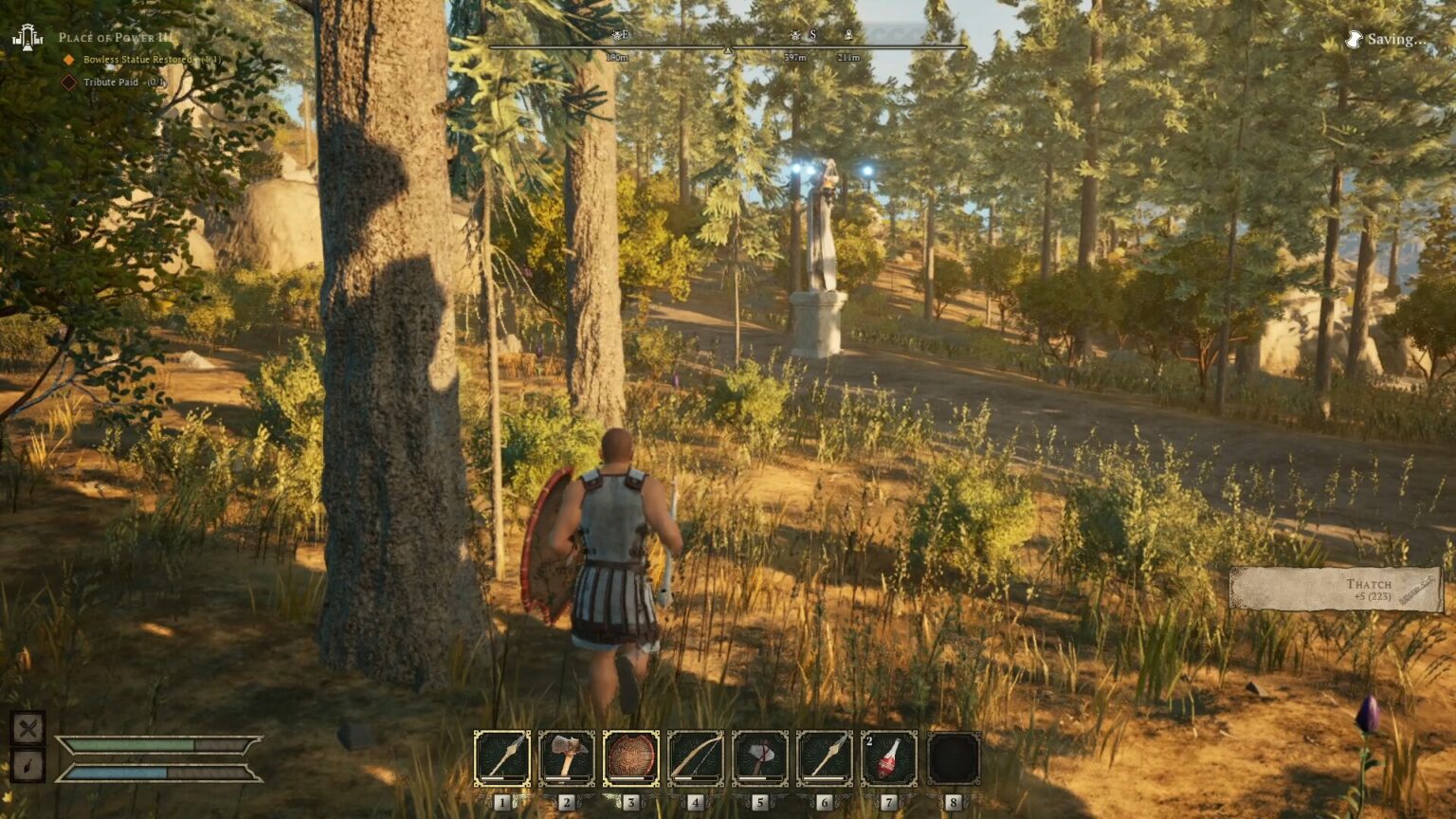Screen dimensions: 1456x819
Task: Select the round shield in hotbar slot 3
Action: 630,756
